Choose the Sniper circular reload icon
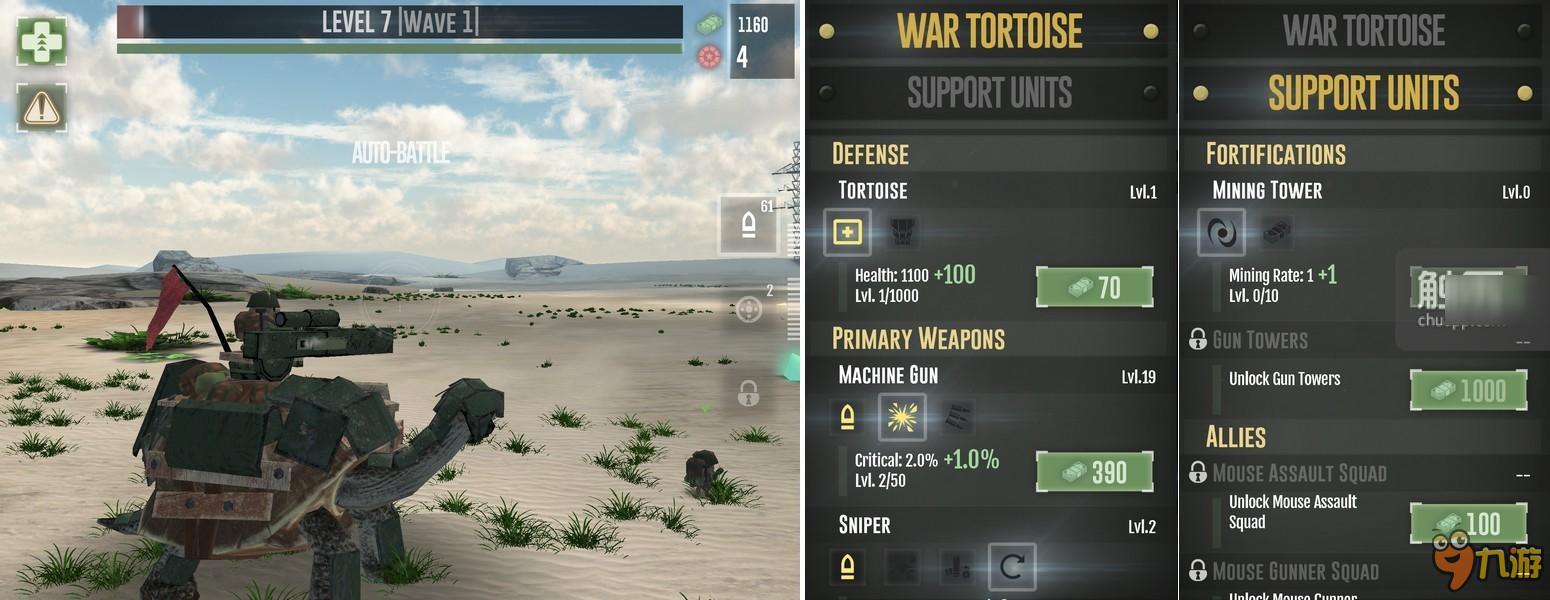Viewport: 1550px width, 600px height. 1011,567
